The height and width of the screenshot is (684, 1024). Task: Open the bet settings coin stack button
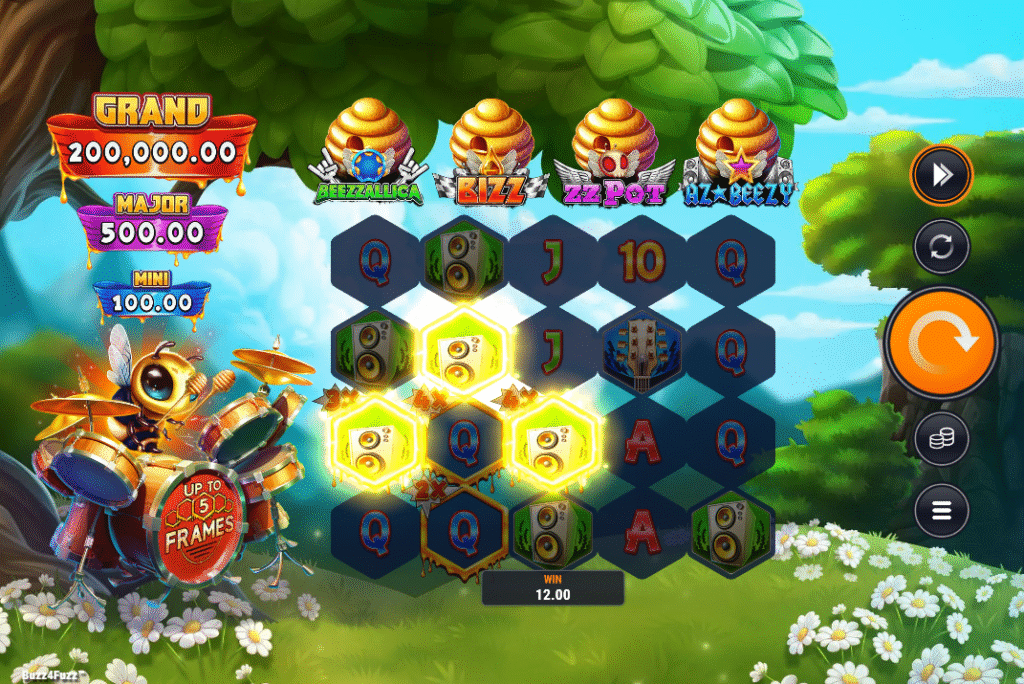941,439
